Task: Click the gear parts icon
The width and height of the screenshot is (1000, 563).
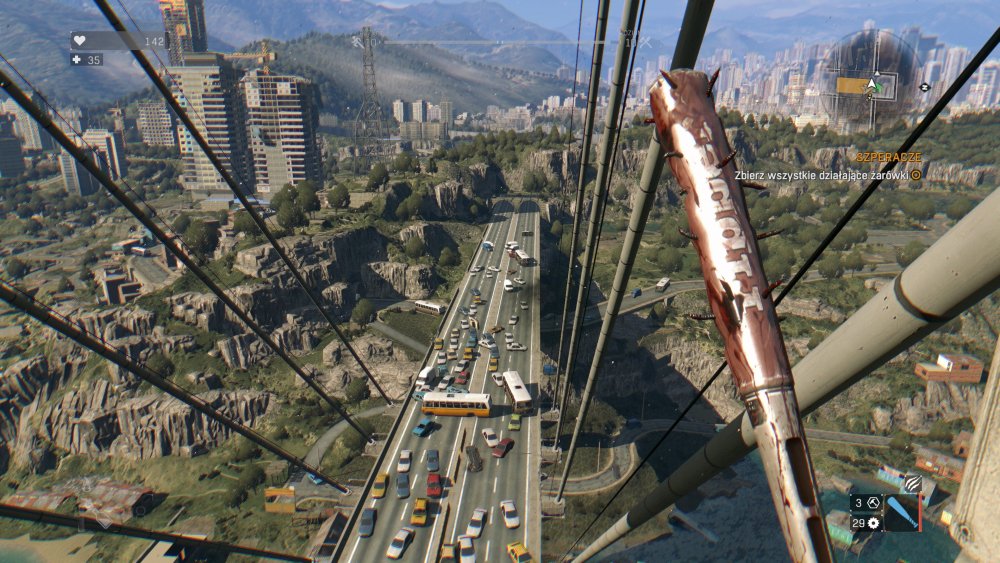Action: pyautogui.click(x=873, y=523)
